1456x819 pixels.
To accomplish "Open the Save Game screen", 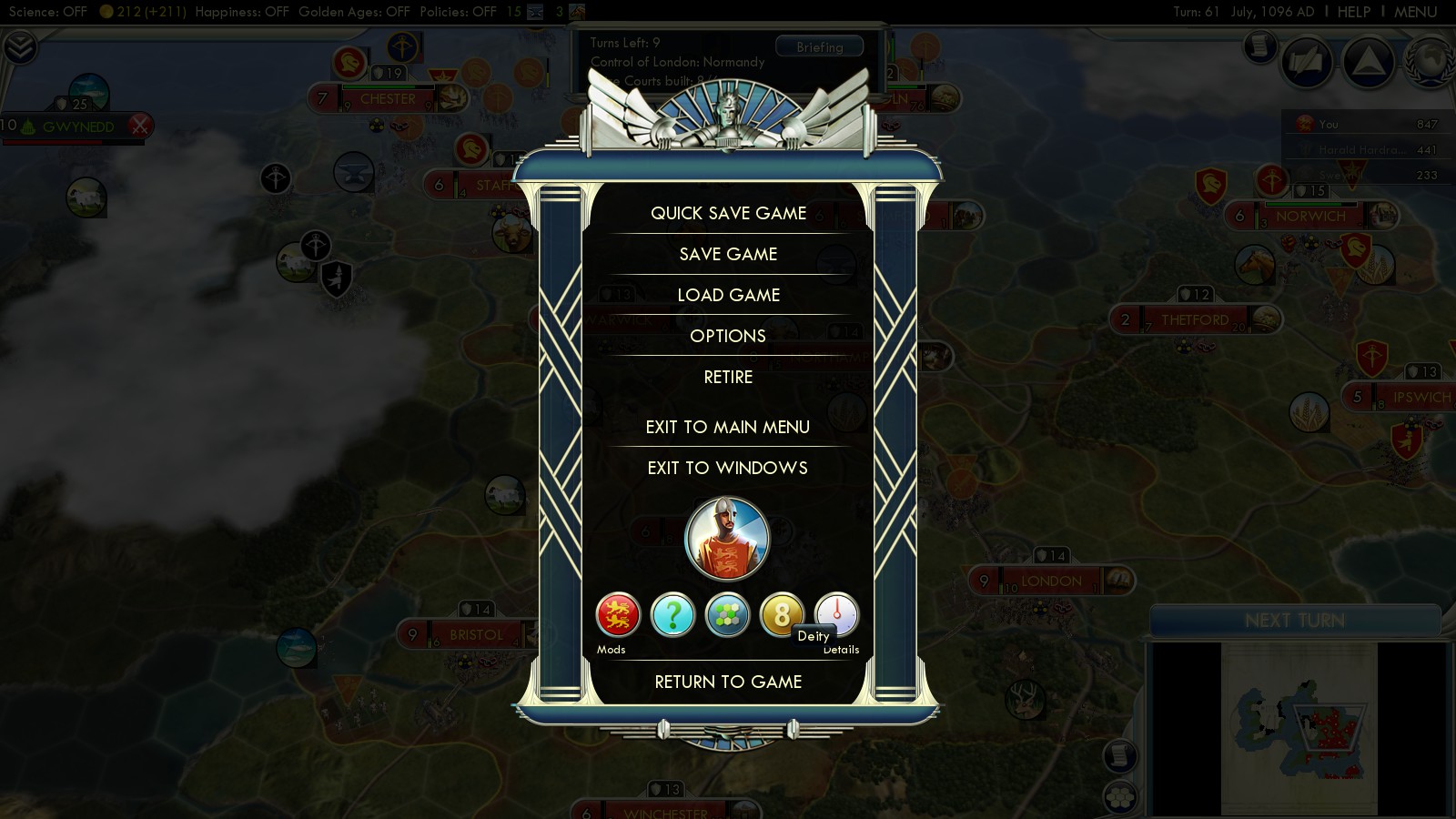I will (x=728, y=254).
